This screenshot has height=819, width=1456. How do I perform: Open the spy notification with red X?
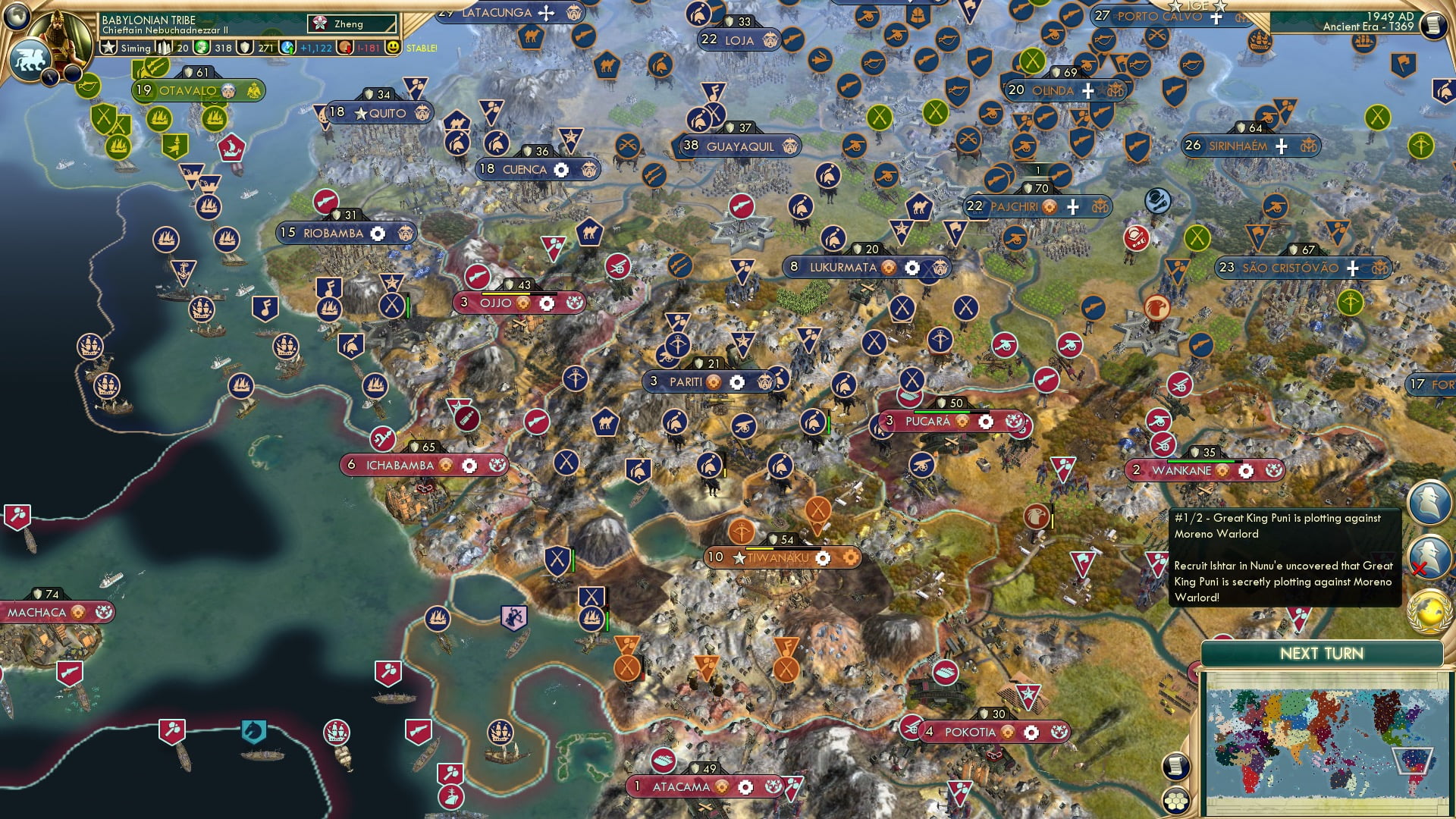pyautogui.click(x=1429, y=557)
